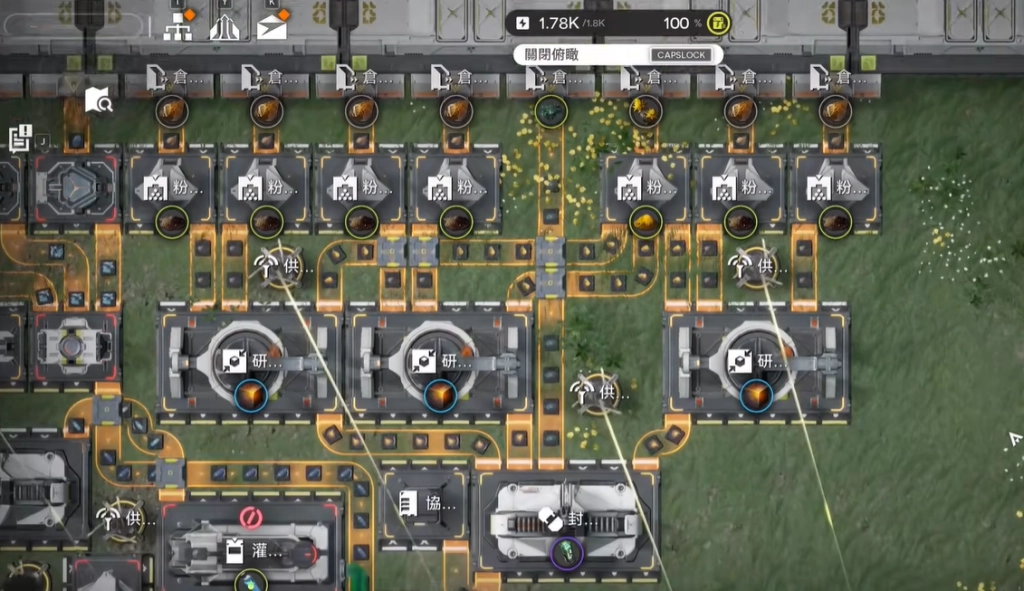Click the yellow circular icon beside power percentage
Viewport: 1024px width, 591px height.
pos(717,23)
